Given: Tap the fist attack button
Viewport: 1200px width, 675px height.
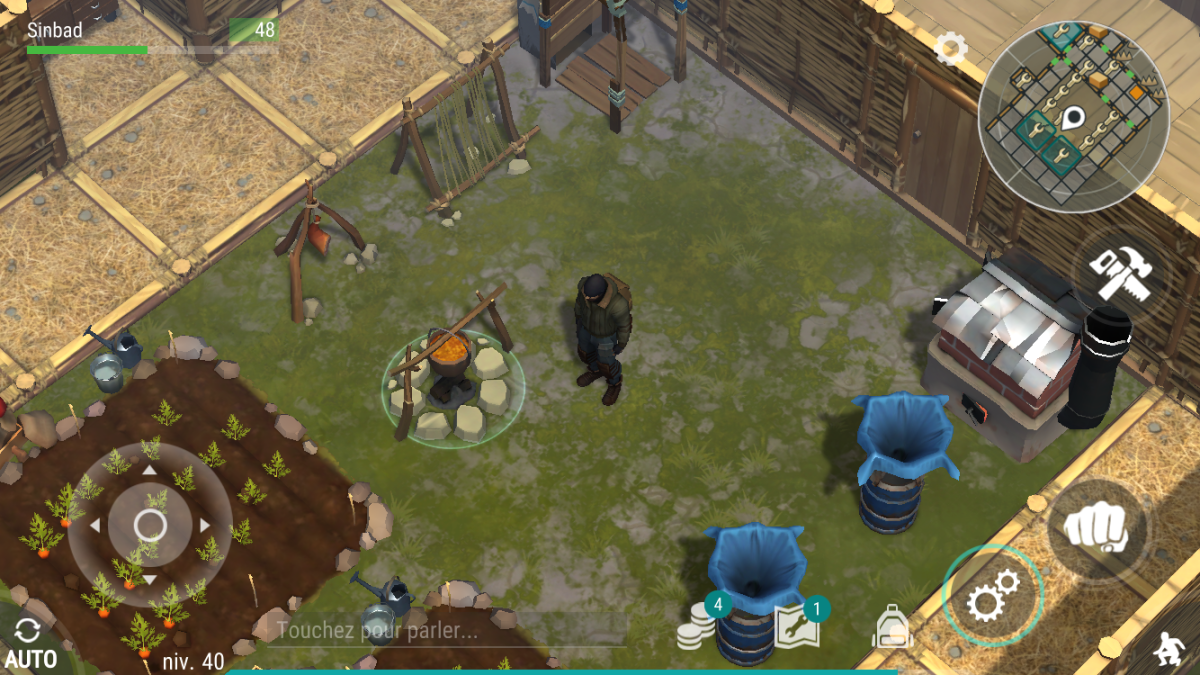Looking at the screenshot, I should pyautogui.click(x=1099, y=528).
